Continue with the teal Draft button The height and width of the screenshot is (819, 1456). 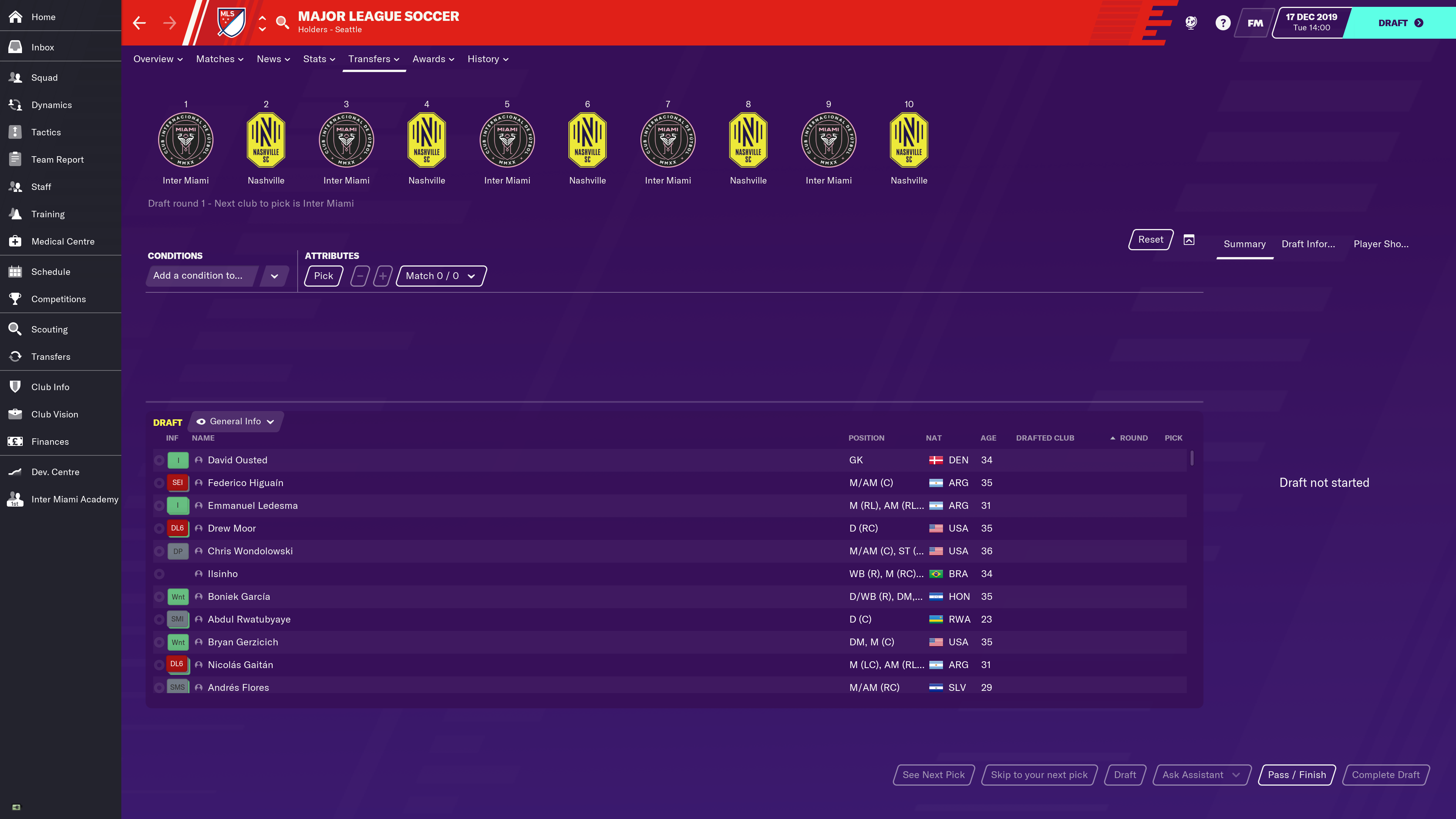(x=1400, y=23)
